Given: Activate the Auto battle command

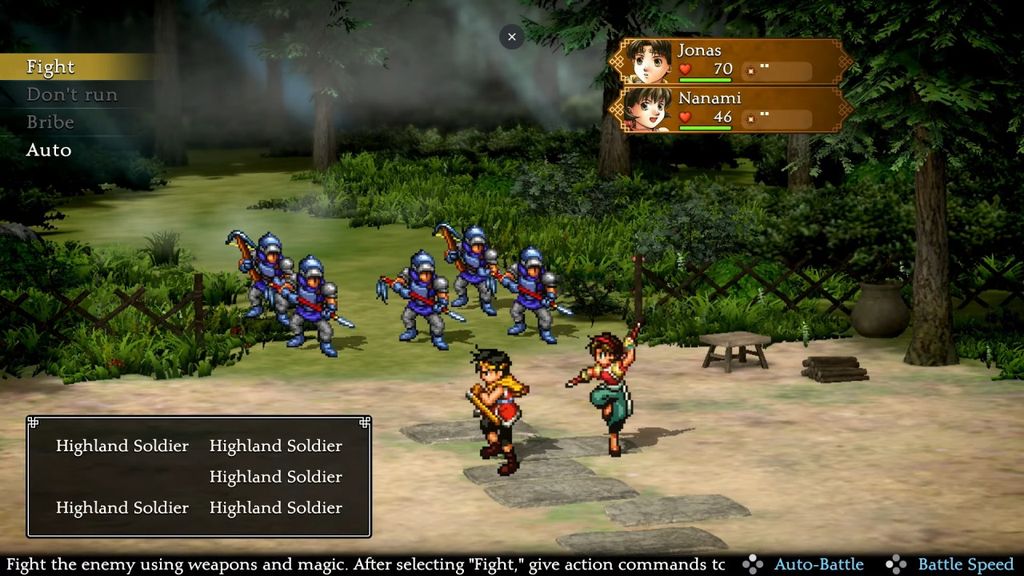Looking at the screenshot, I should [49, 150].
